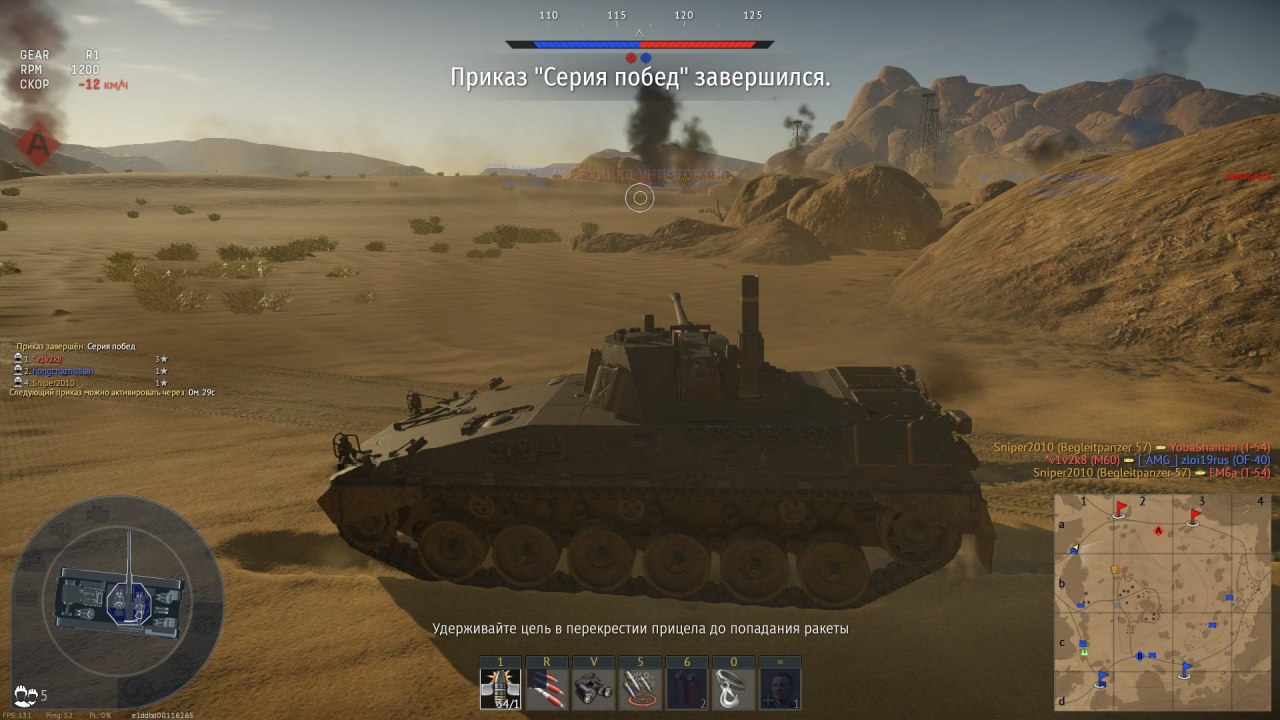This screenshot has width=1280, height=720.
Task: Click the red A objective marker top-left
Action: 38,145
